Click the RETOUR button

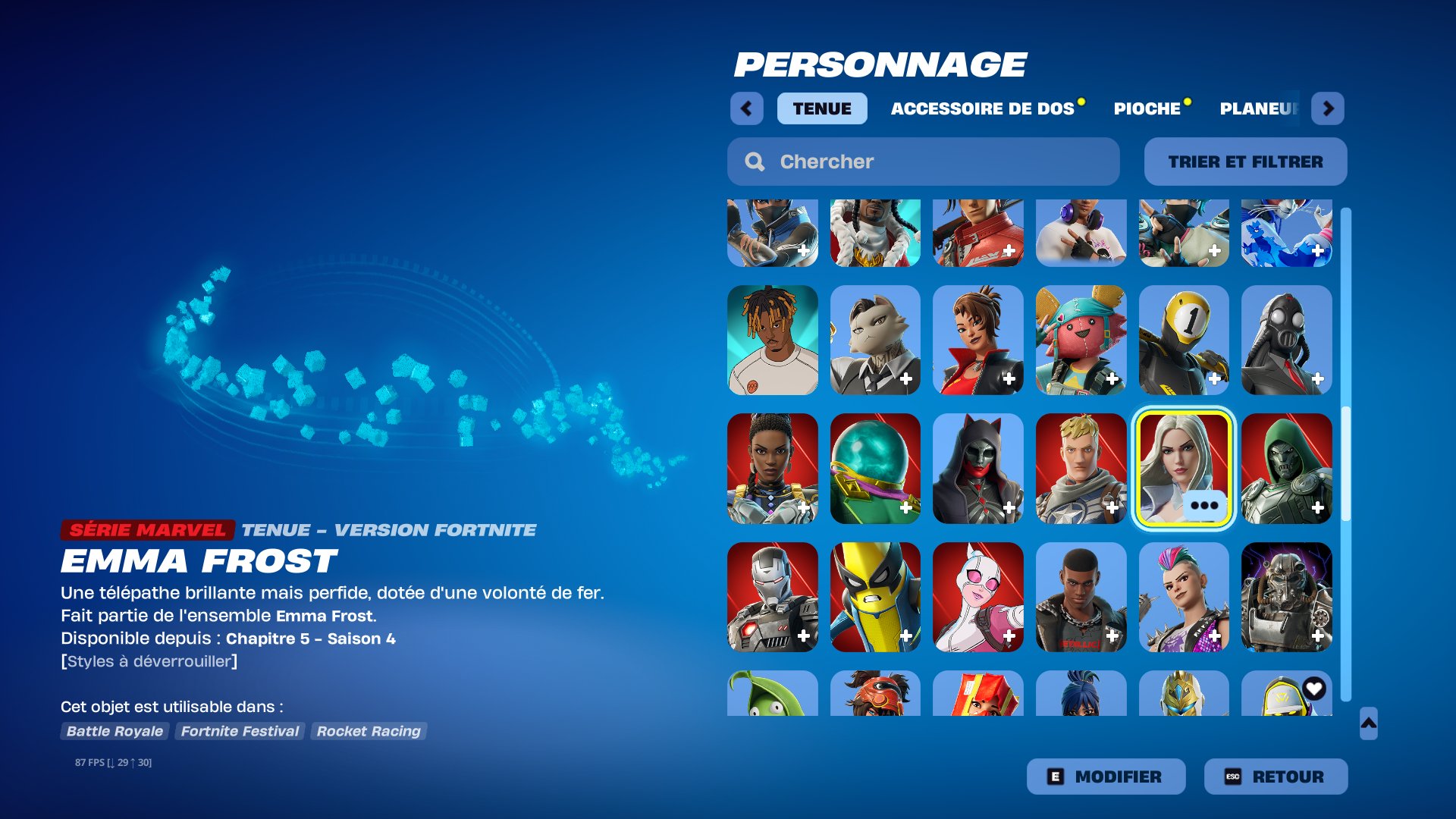(1275, 776)
